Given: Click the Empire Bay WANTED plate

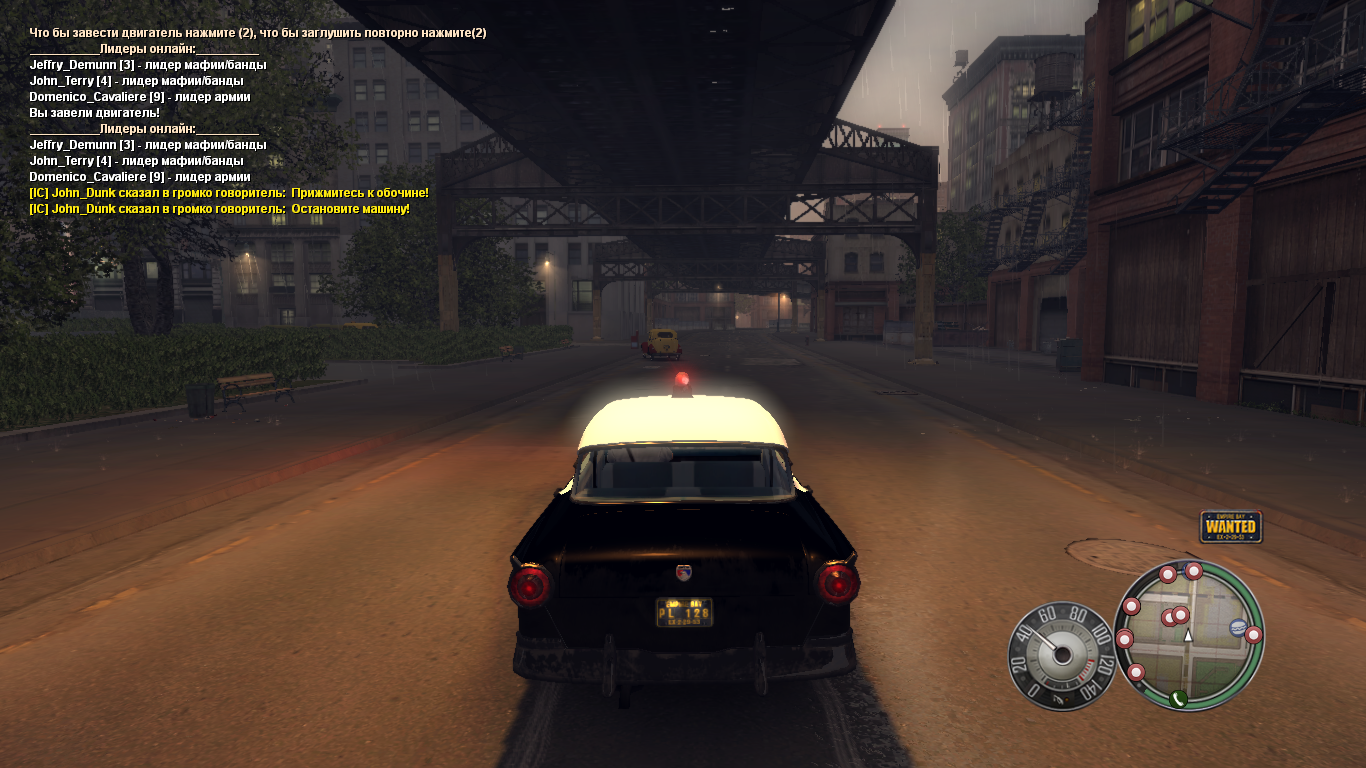Looking at the screenshot, I should (x=1231, y=526).
